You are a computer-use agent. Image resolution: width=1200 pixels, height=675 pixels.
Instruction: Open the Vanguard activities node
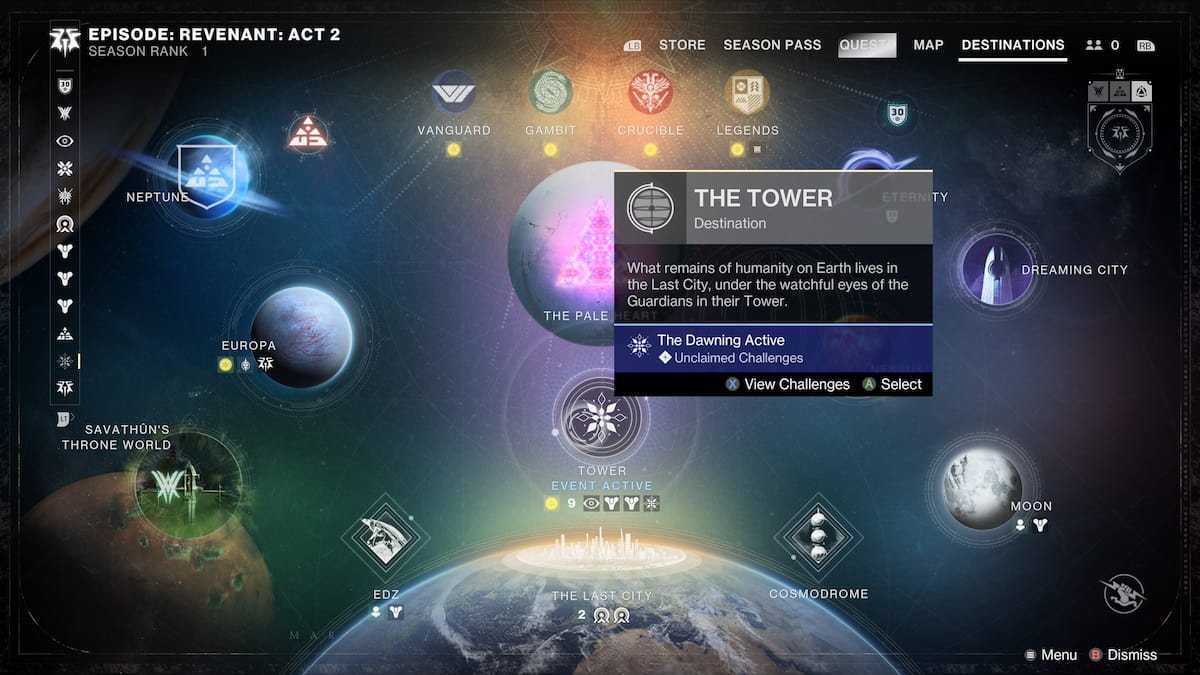coord(453,94)
